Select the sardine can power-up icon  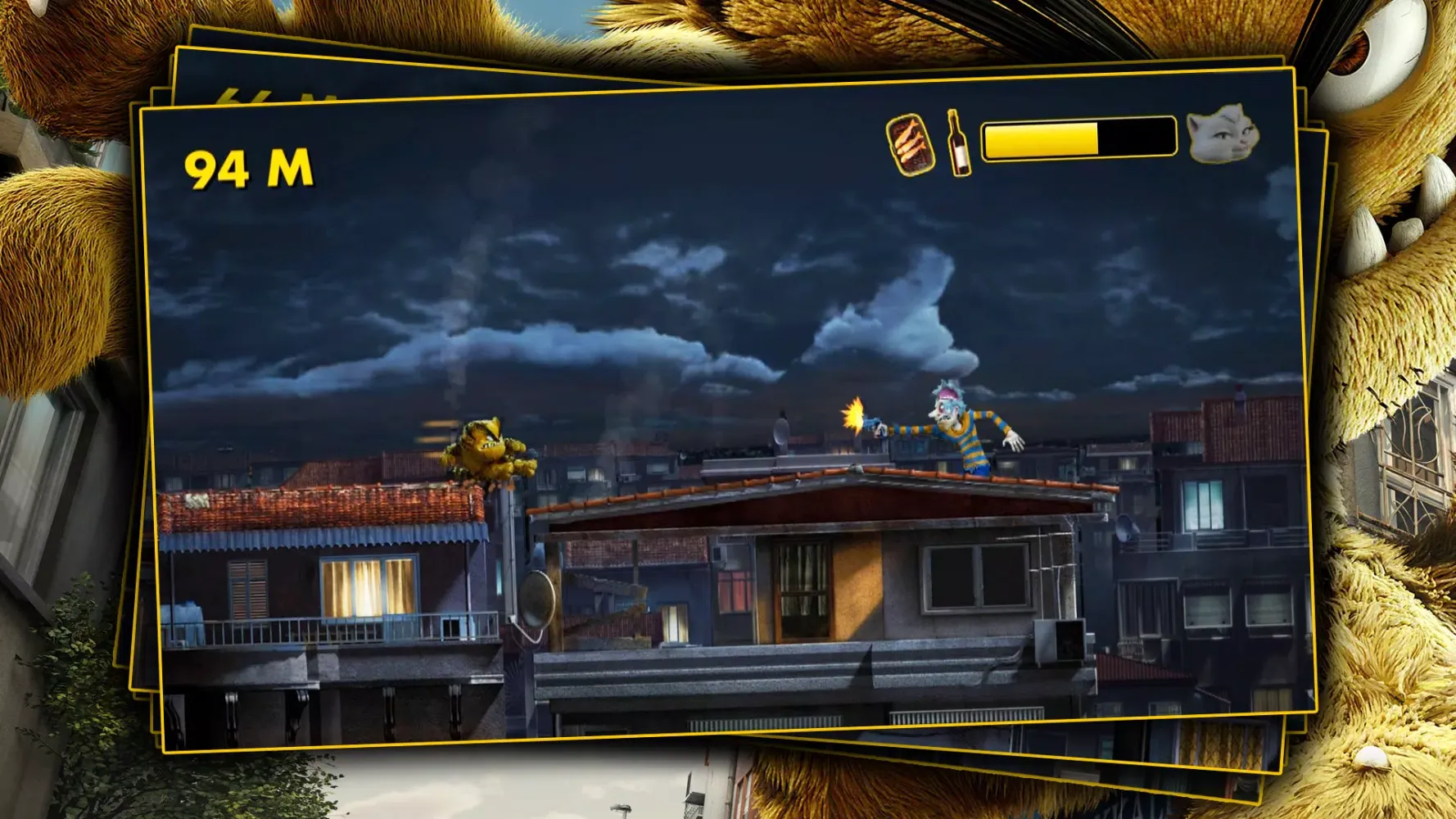[911, 146]
